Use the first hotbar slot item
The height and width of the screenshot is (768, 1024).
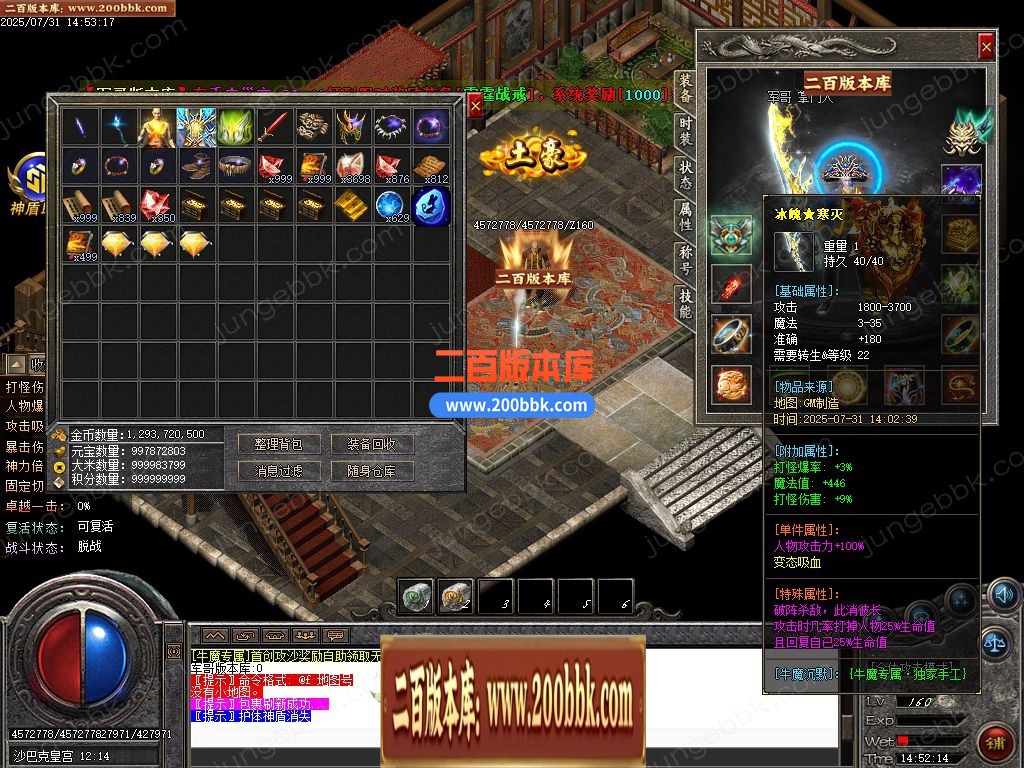pyautogui.click(x=416, y=595)
